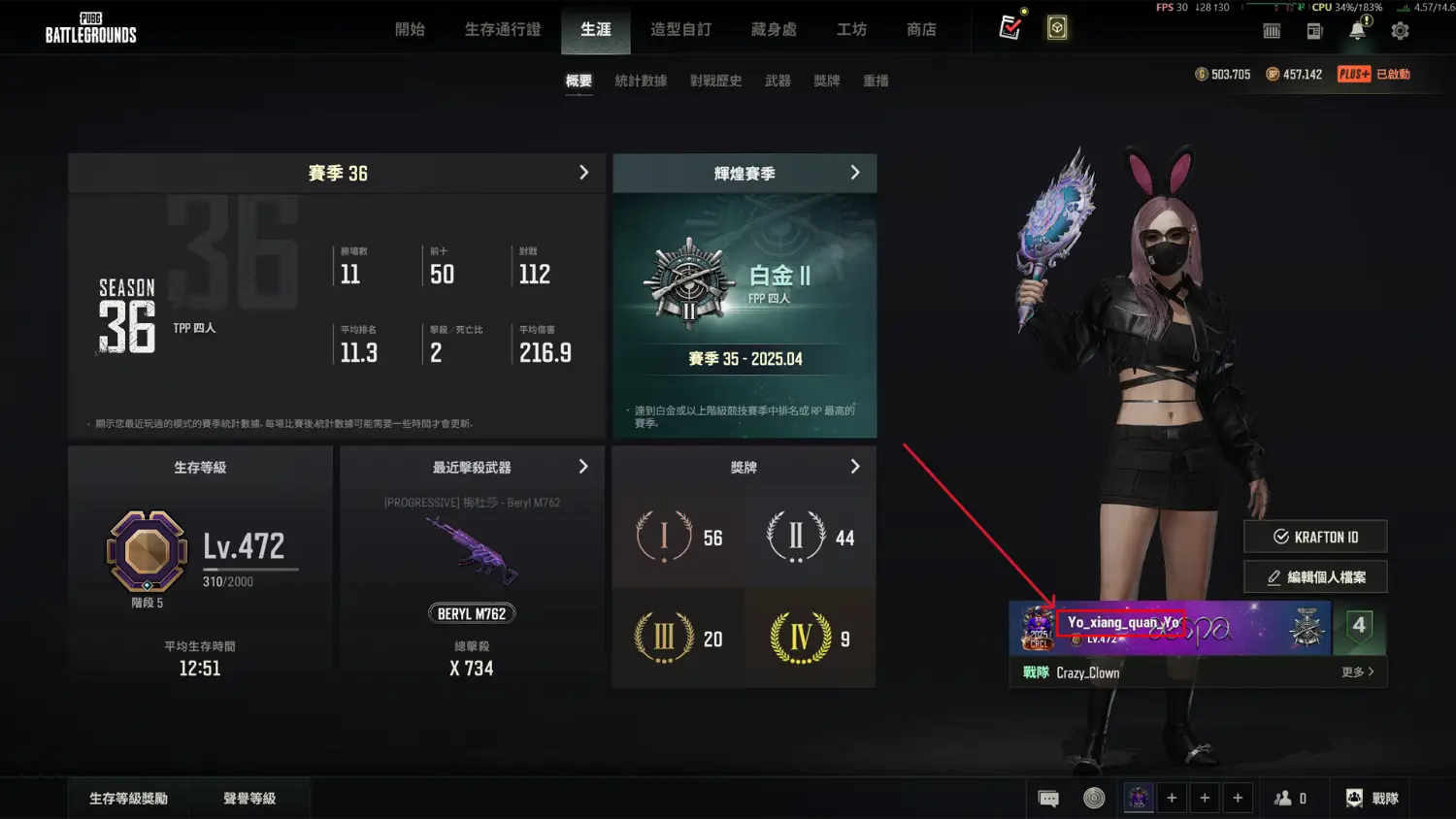Open 編輯個人檔案 to edit profile
The width and height of the screenshot is (1456, 819).
pos(1315,576)
